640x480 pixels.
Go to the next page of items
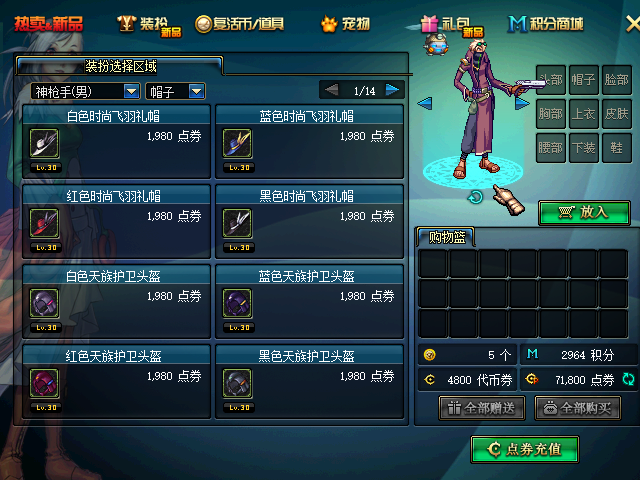click(393, 90)
